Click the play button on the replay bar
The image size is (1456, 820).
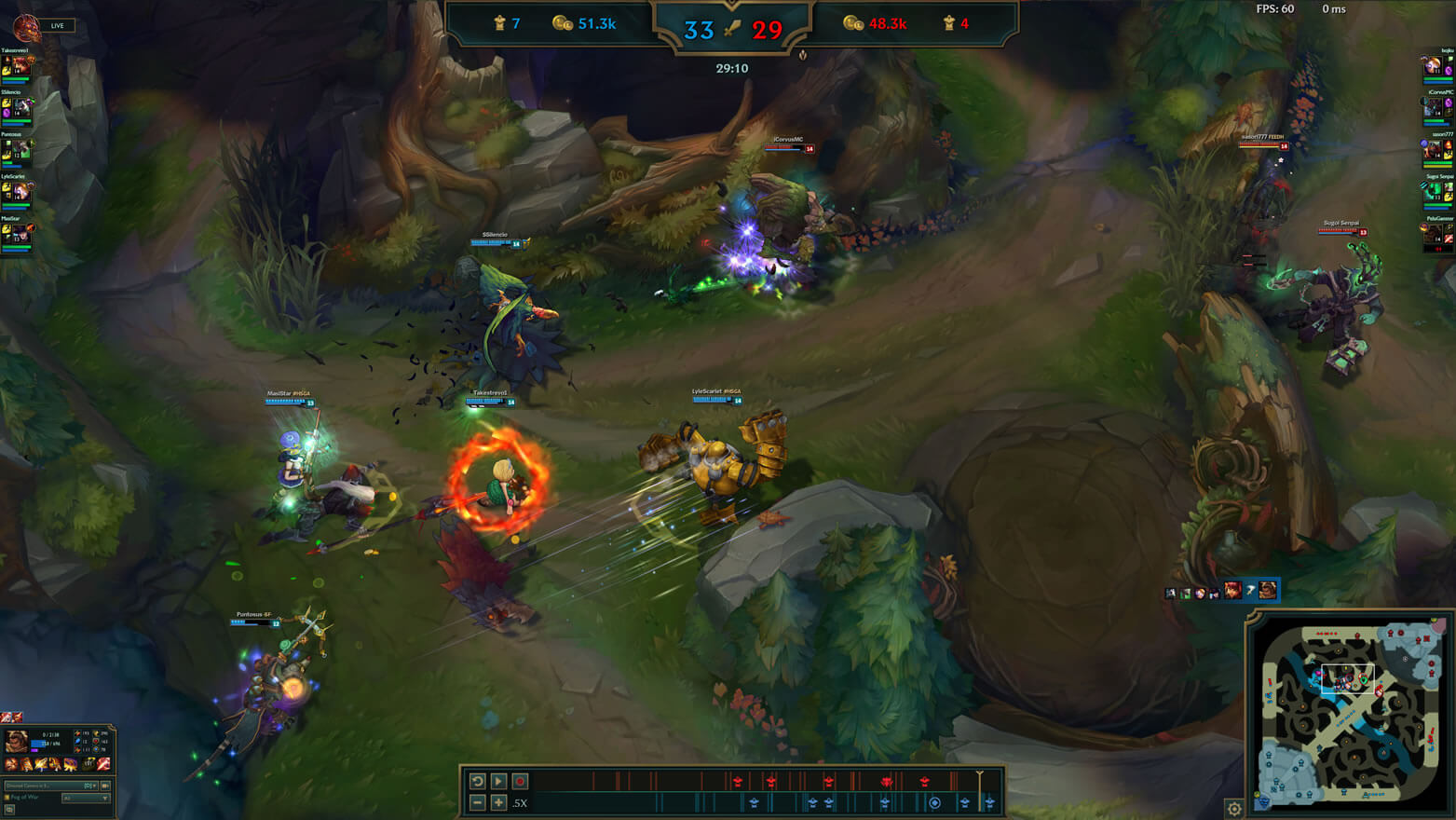pos(498,781)
